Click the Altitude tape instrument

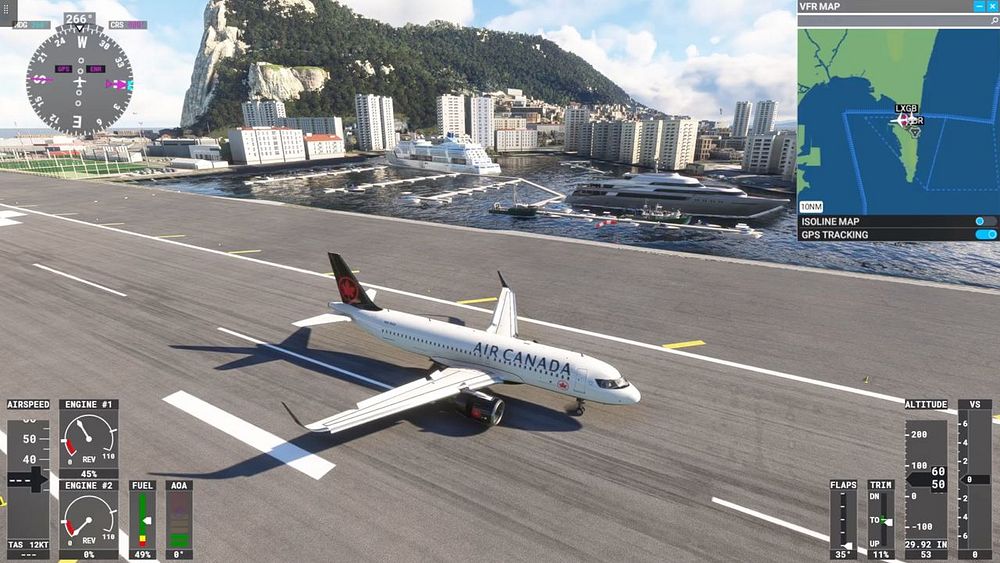[926, 478]
